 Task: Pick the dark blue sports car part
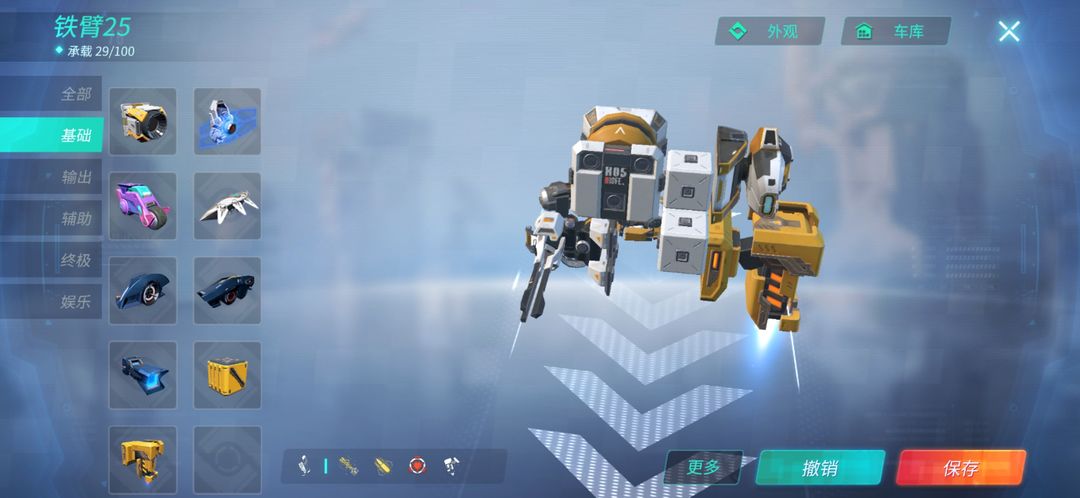point(227,291)
